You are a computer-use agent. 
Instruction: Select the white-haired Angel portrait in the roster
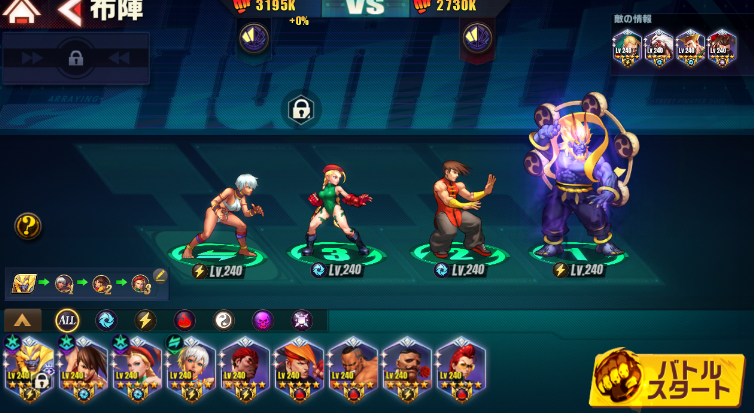coord(190,369)
